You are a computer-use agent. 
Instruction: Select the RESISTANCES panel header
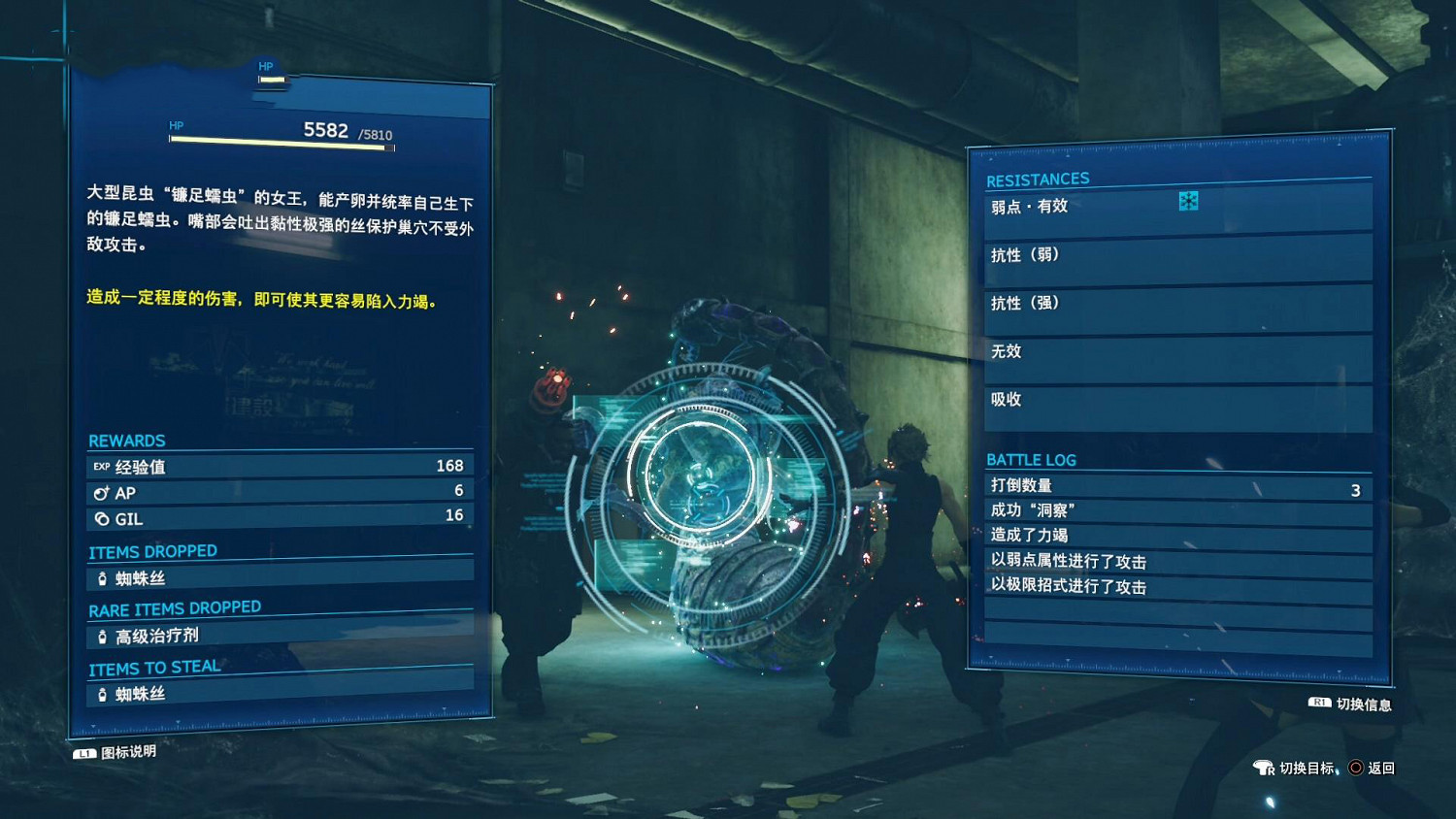pyautogui.click(x=1037, y=179)
